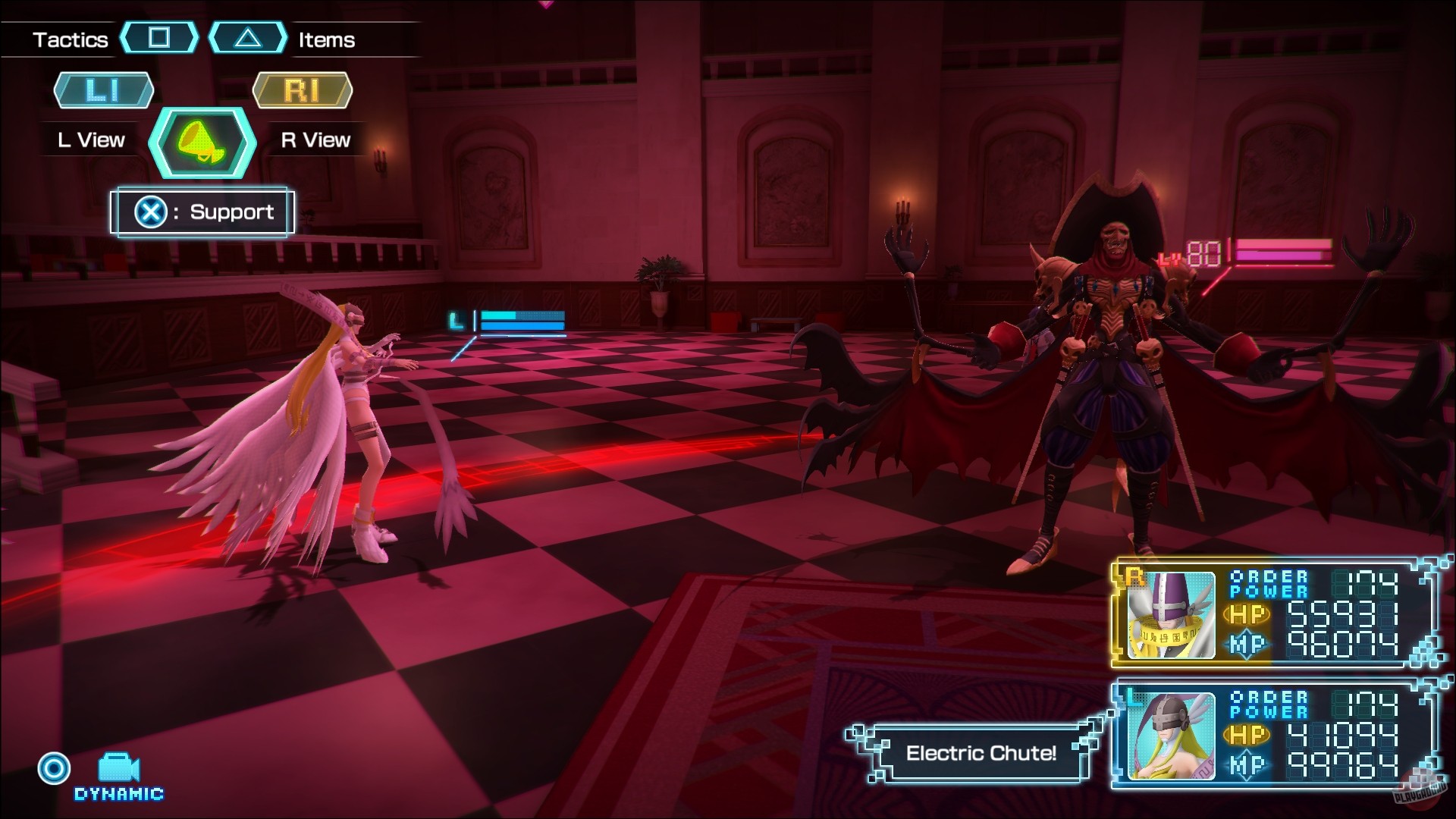
Task: Open the Items menu
Action: [325, 39]
